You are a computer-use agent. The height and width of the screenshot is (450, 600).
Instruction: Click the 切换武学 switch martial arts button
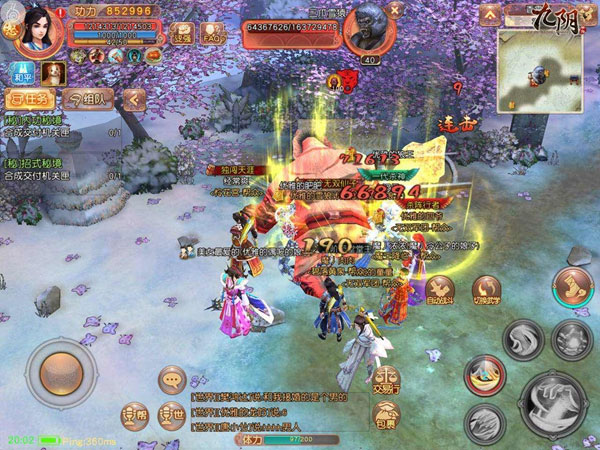coord(487,289)
